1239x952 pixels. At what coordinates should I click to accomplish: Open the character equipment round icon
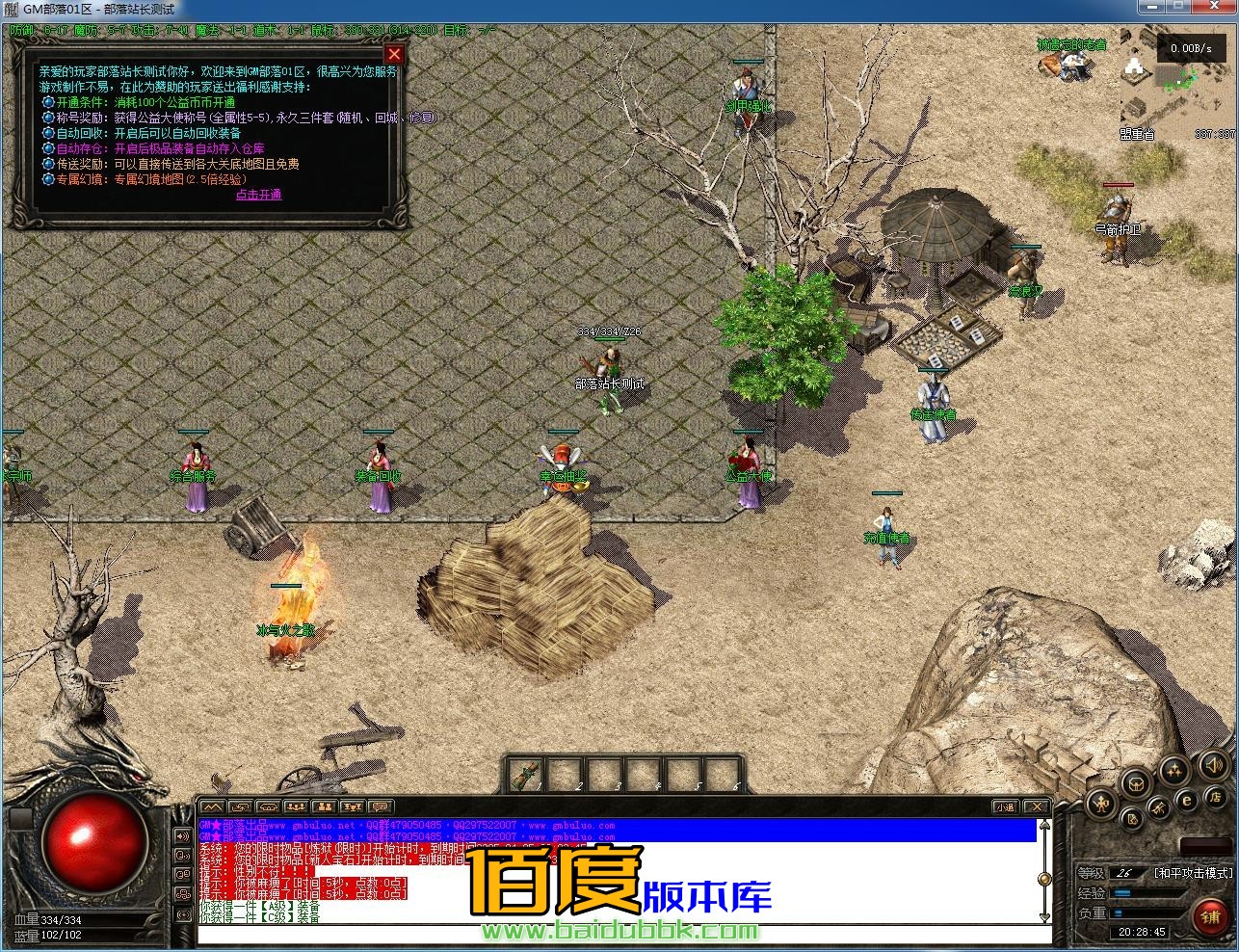pos(1102,805)
